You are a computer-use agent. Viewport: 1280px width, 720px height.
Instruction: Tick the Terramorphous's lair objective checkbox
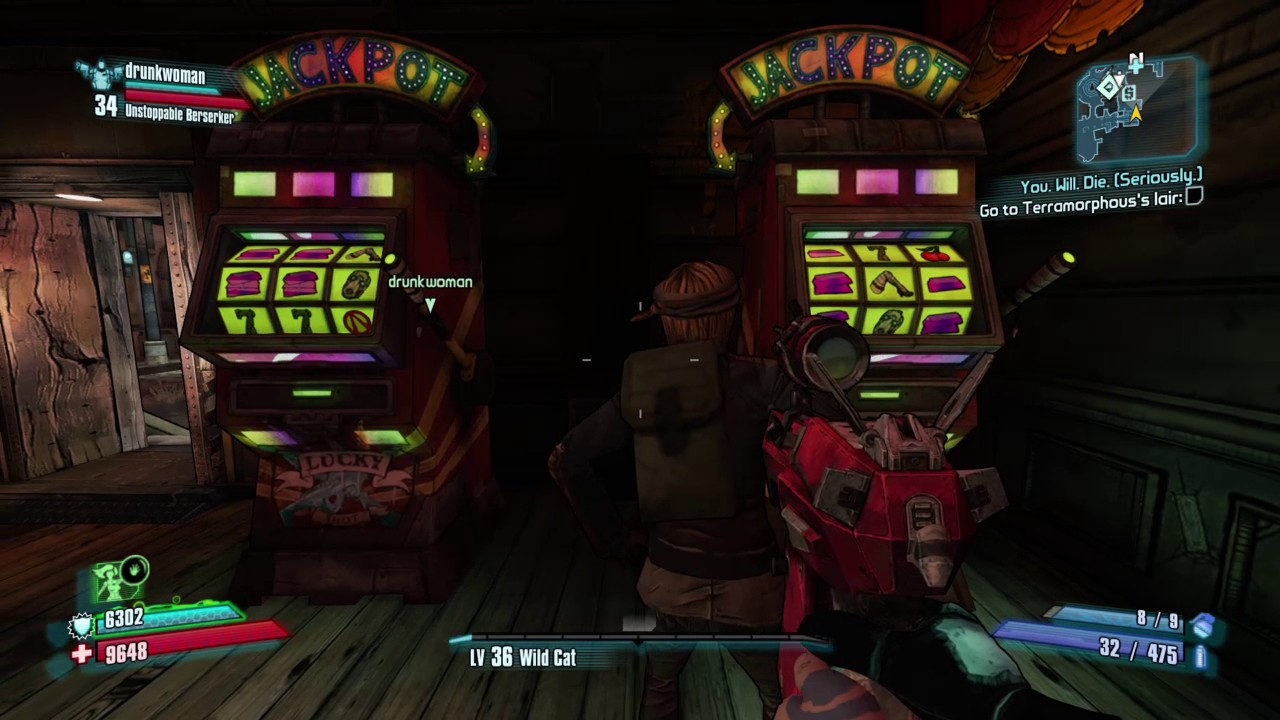click(x=1194, y=198)
